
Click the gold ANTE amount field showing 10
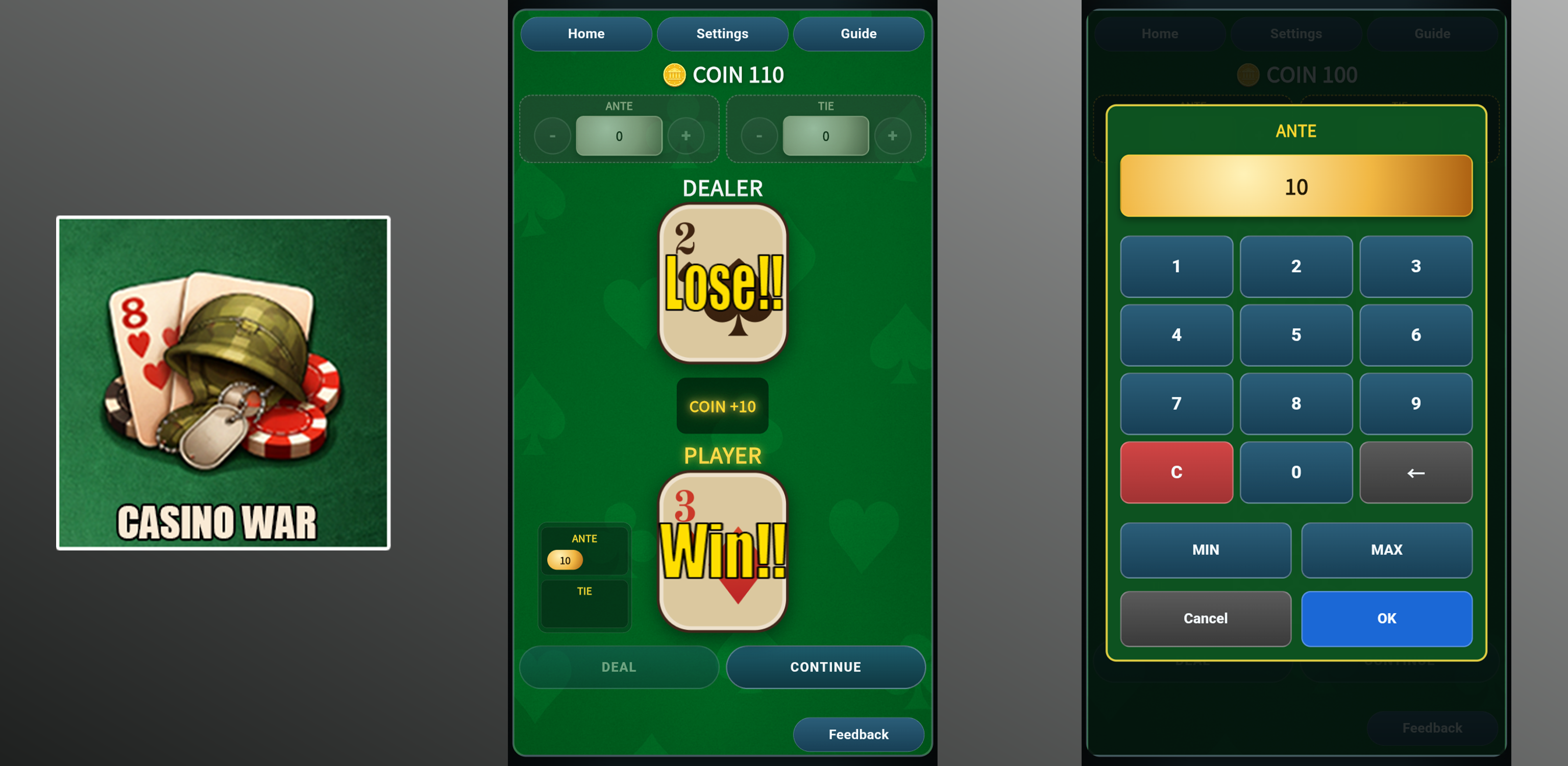1296,186
